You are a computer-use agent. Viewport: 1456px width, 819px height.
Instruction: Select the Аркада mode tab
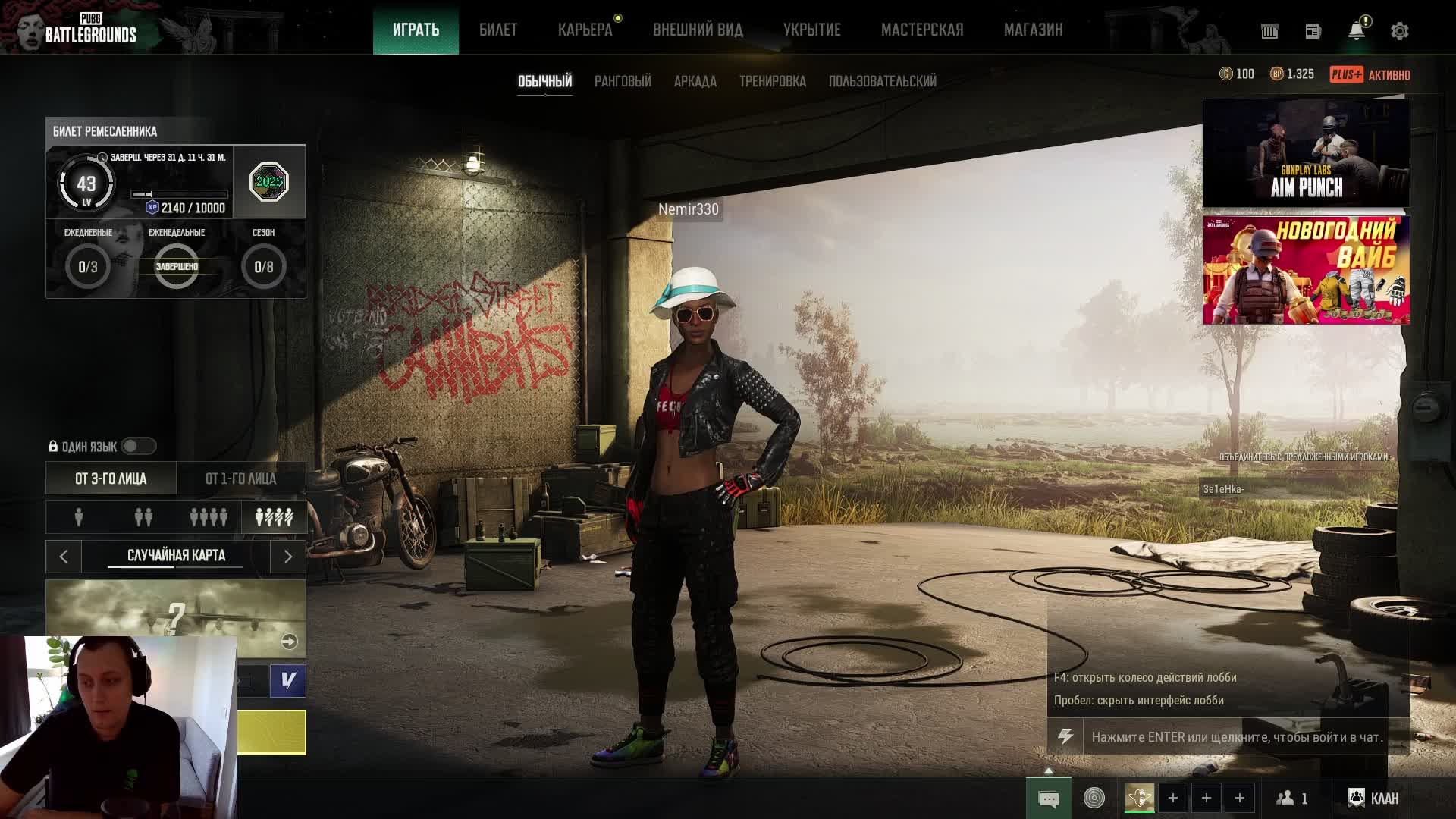[695, 81]
